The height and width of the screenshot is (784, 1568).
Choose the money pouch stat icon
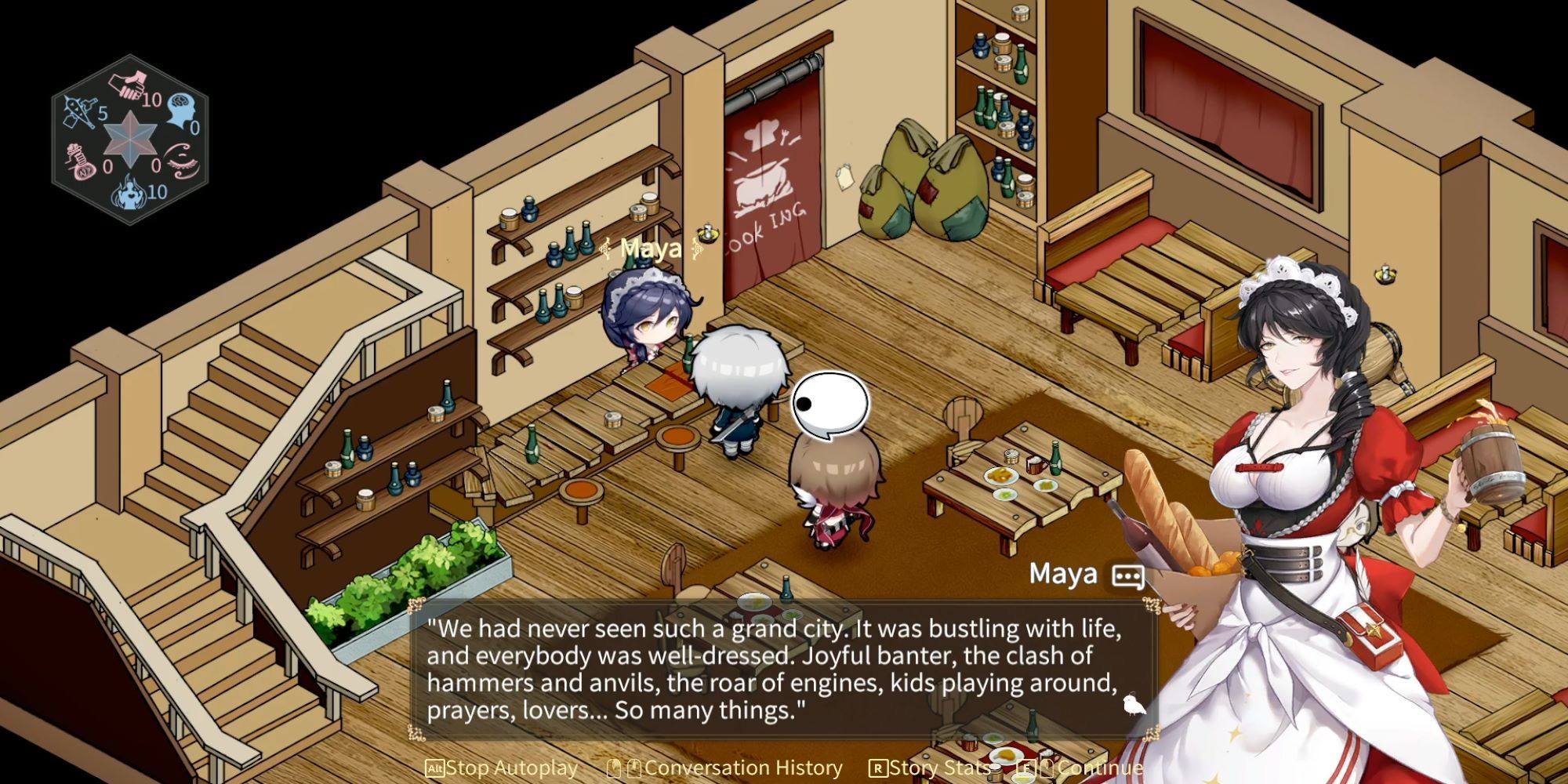[x=82, y=162]
